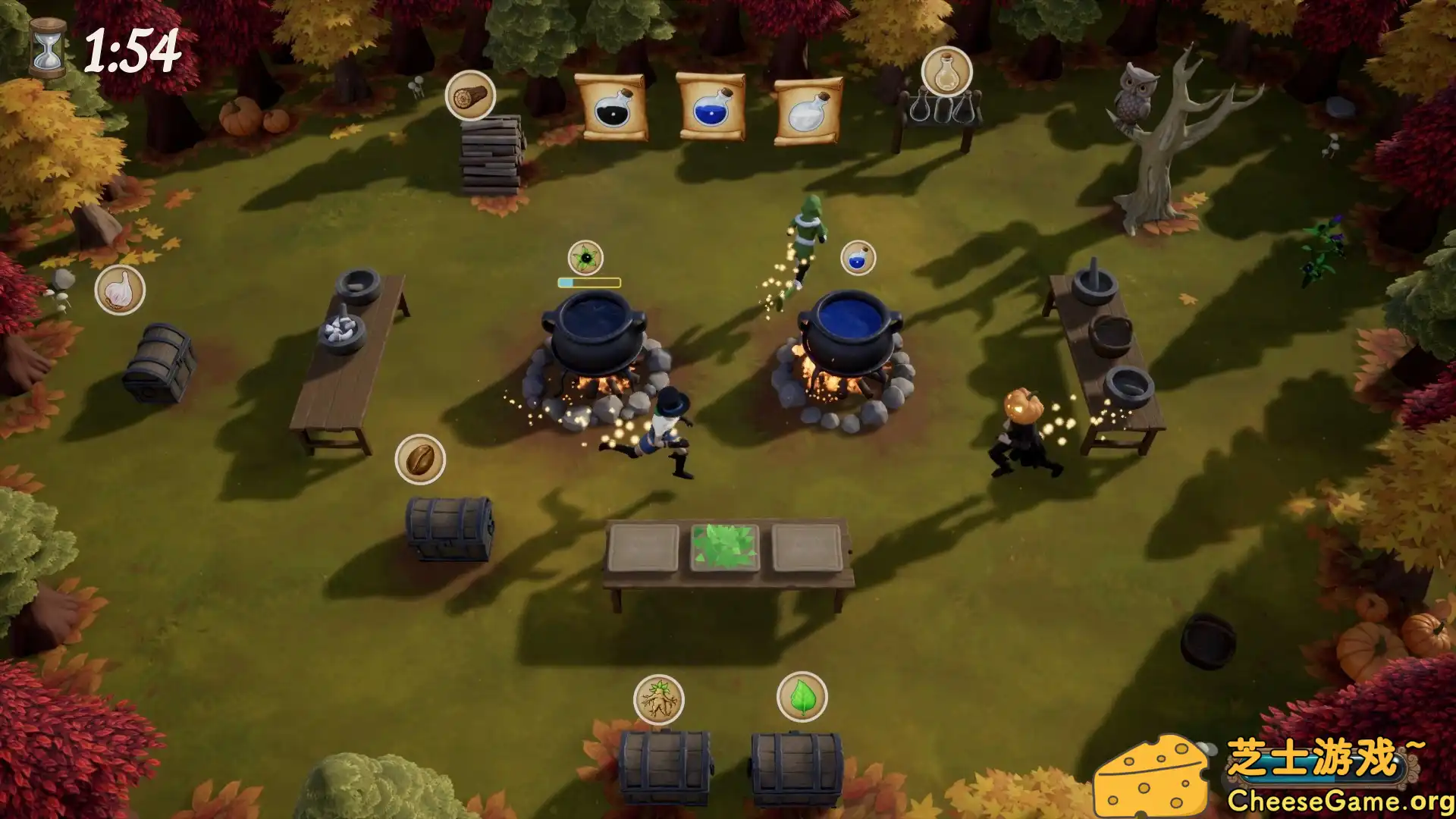Choose the garlic ingredient icon
1456x819 pixels.
point(120,290)
